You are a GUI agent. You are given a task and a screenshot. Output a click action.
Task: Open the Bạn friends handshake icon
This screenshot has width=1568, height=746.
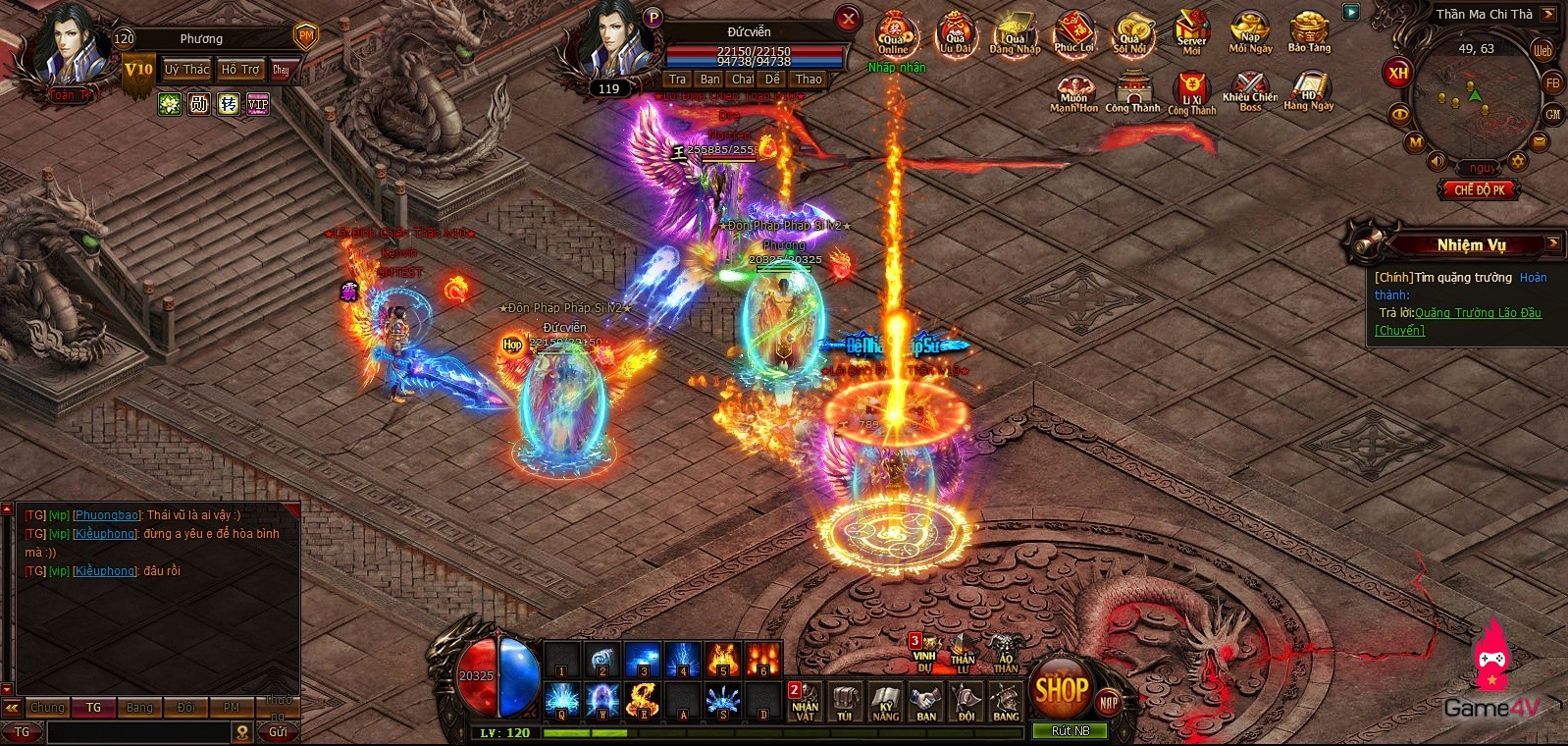(x=925, y=703)
